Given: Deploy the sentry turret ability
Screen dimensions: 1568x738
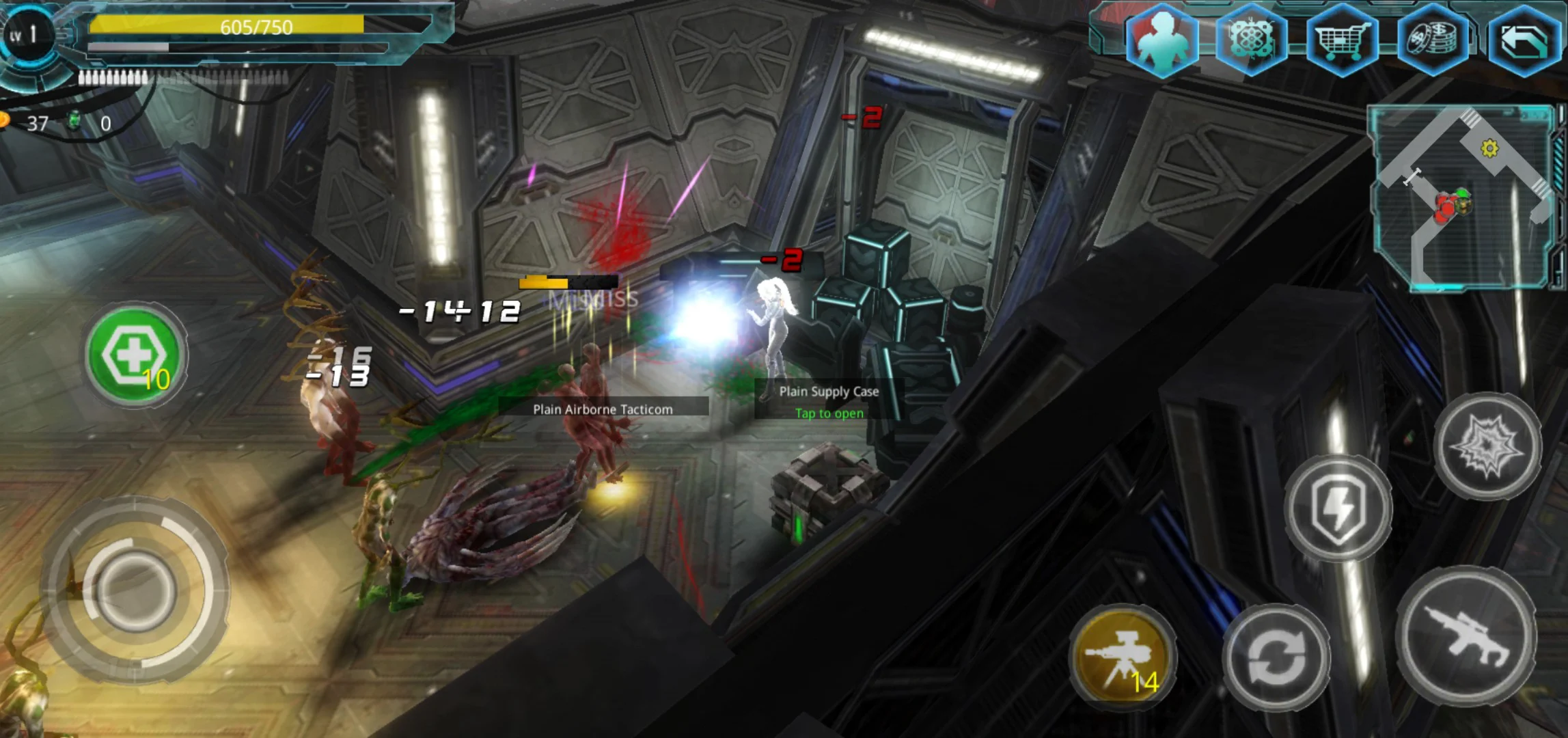Looking at the screenshot, I should click(x=1123, y=656).
